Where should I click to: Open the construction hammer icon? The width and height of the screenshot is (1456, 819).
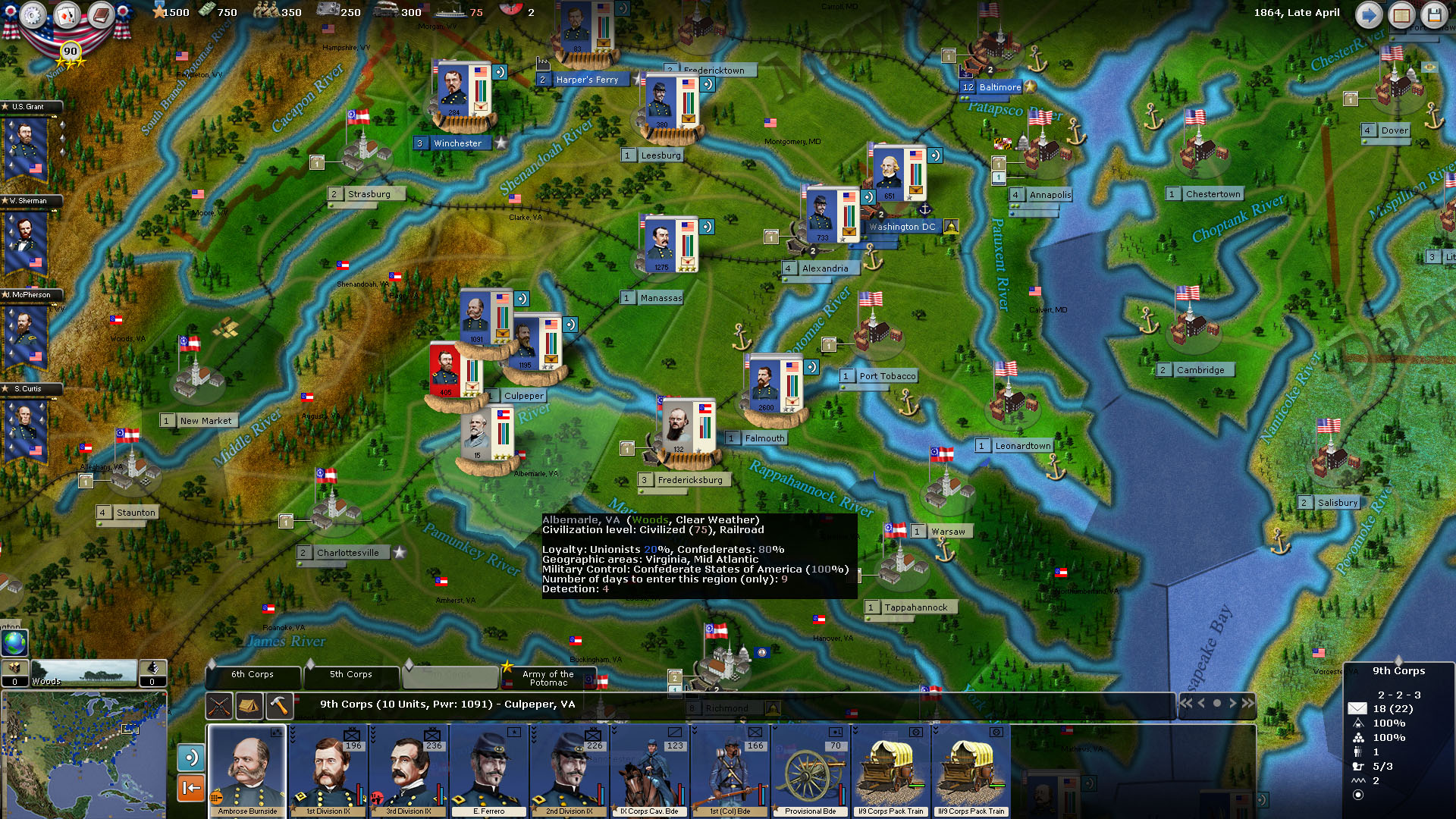pyautogui.click(x=279, y=706)
